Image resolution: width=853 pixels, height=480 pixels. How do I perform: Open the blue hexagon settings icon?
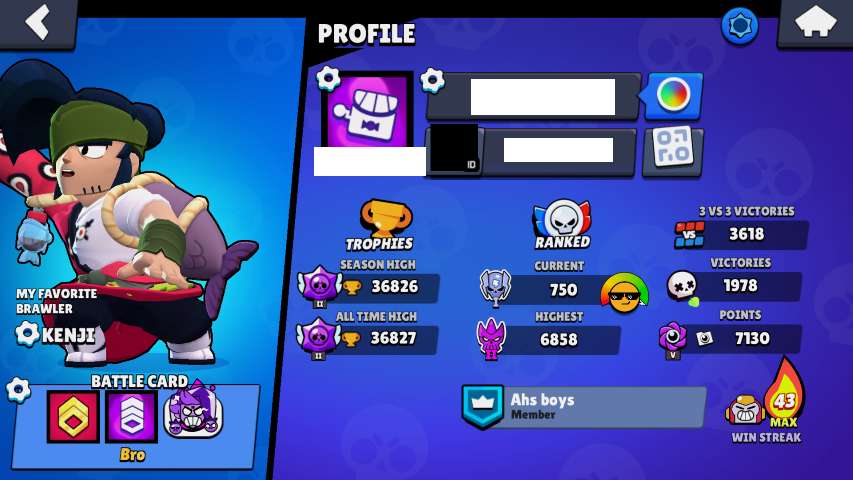click(x=739, y=26)
